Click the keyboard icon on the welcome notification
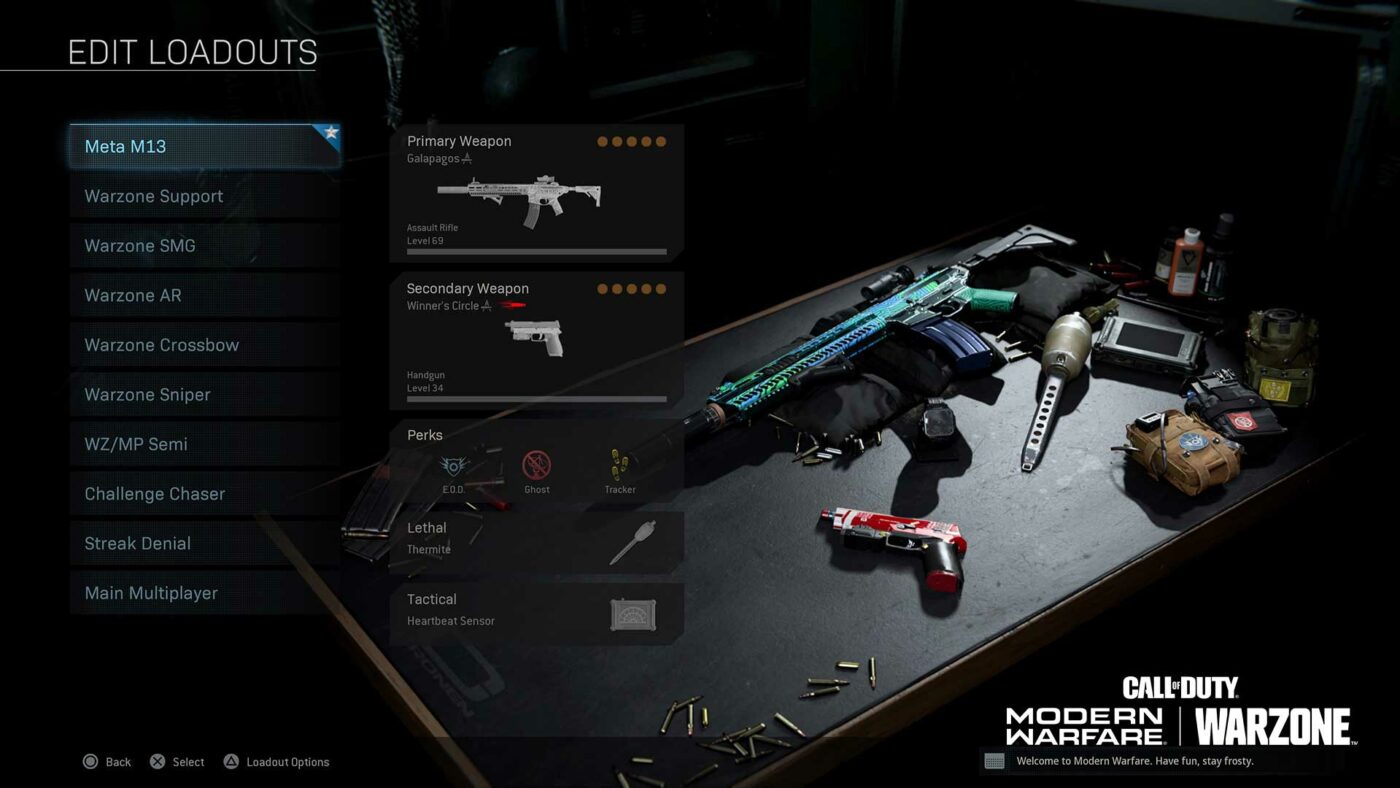Screen dimensions: 1400x788 pos(995,761)
